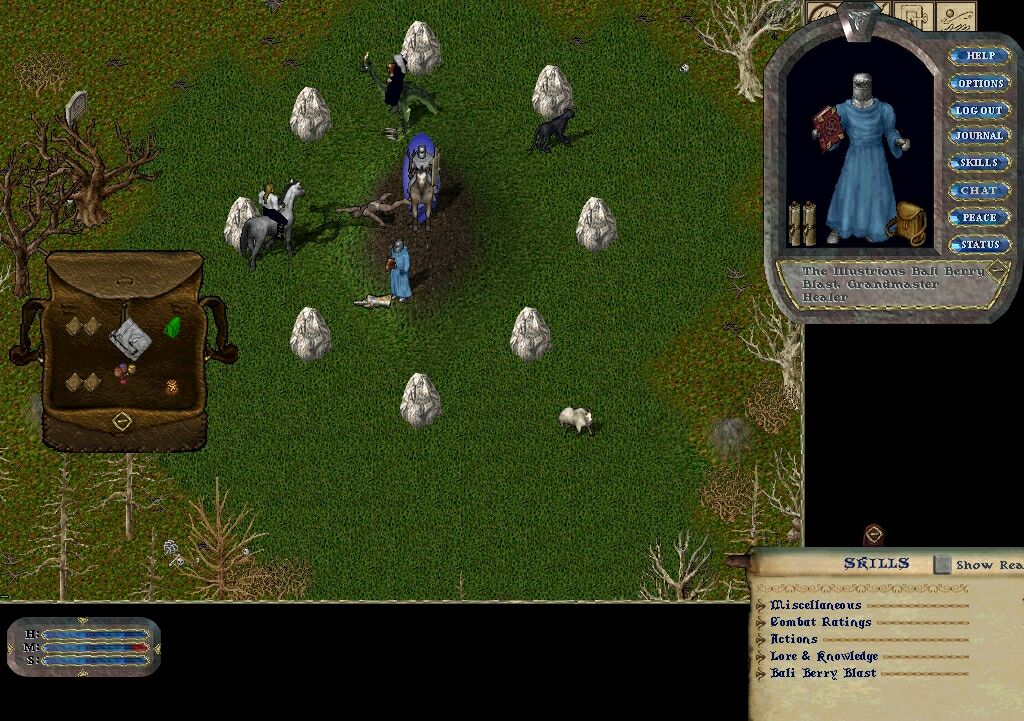Click the scrolls icon on the paperdoll
Image resolution: width=1024 pixels, height=721 pixels.
point(801,223)
